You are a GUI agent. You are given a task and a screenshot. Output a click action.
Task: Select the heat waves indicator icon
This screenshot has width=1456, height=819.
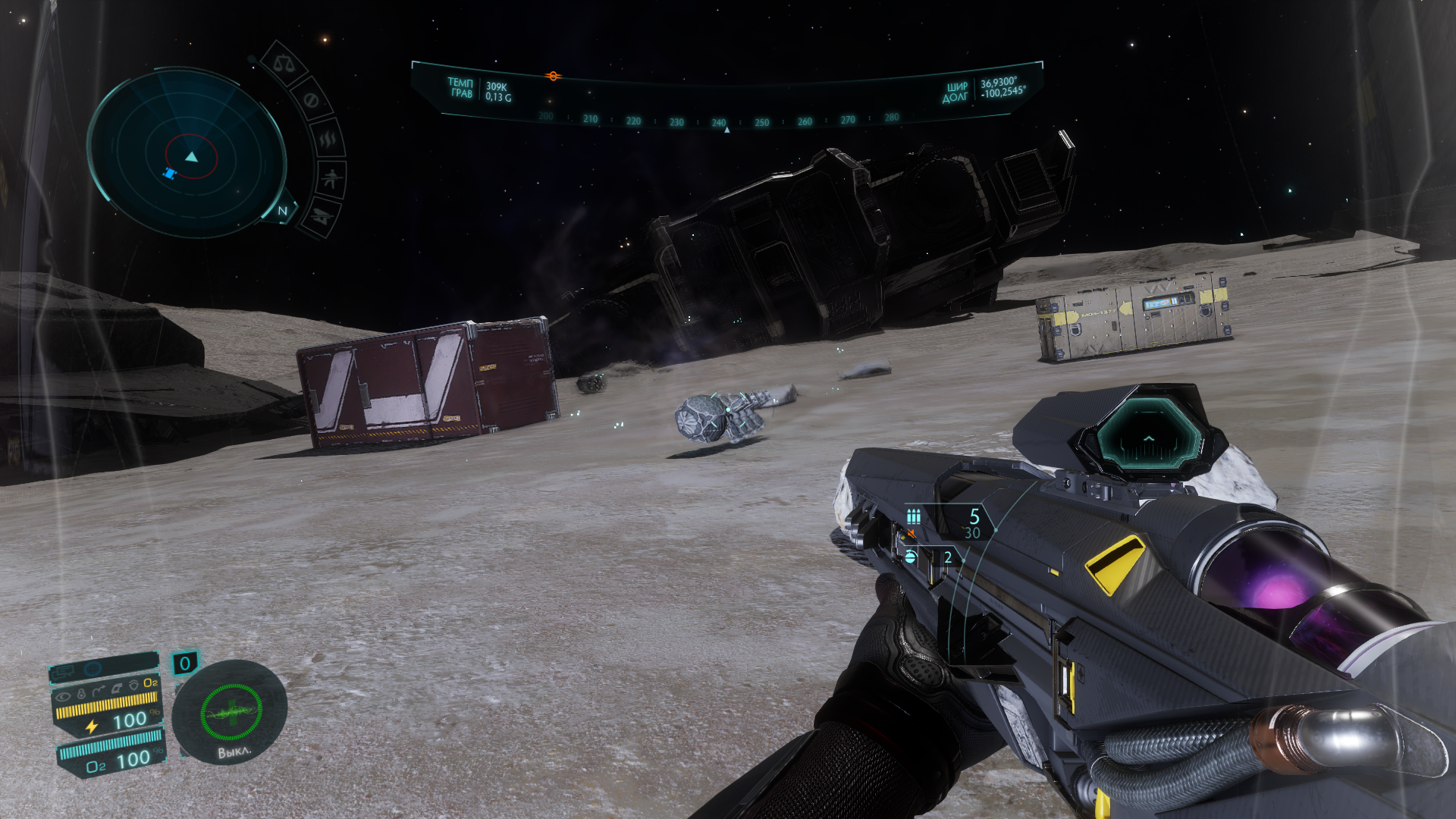coord(328,140)
